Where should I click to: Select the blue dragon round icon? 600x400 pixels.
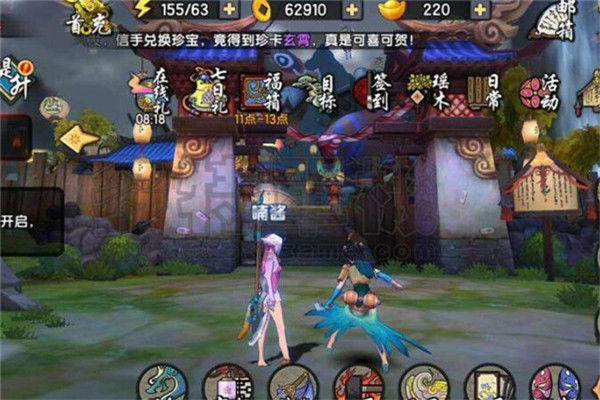[162, 385]
